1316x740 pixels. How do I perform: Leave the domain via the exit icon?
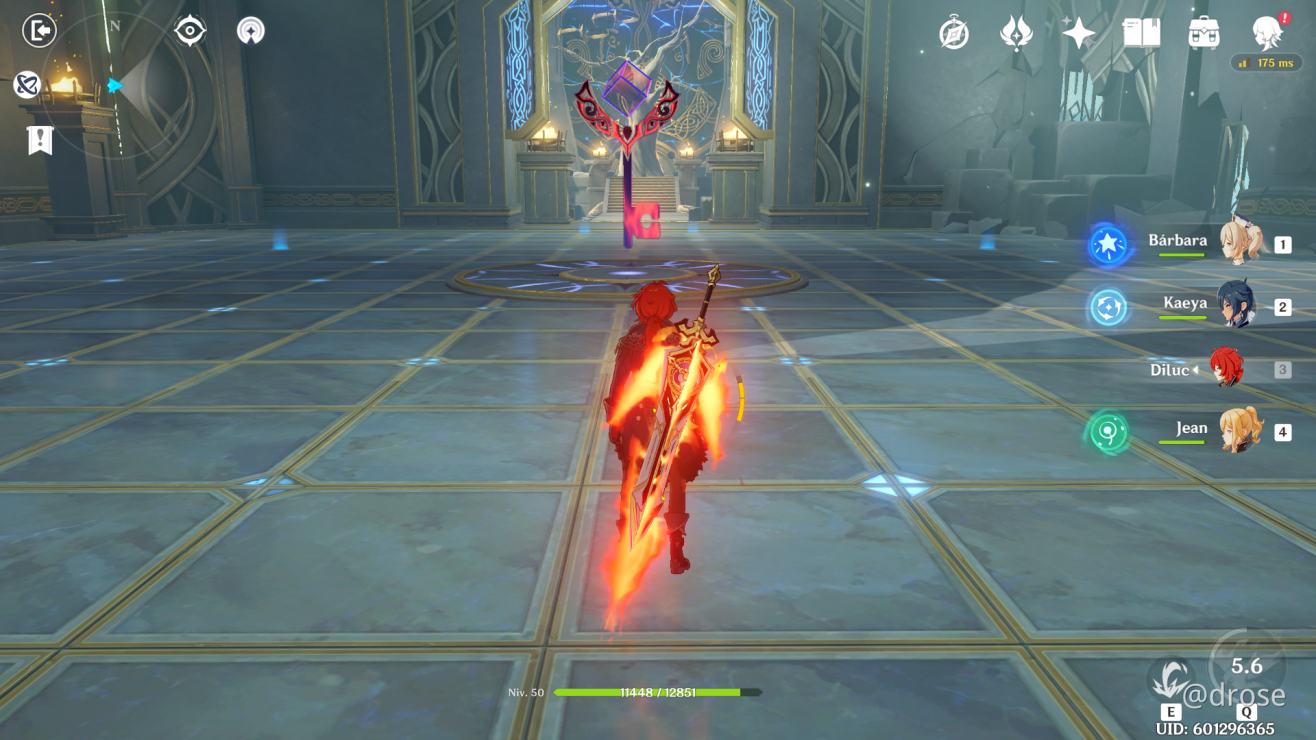[x=39, y=31]
